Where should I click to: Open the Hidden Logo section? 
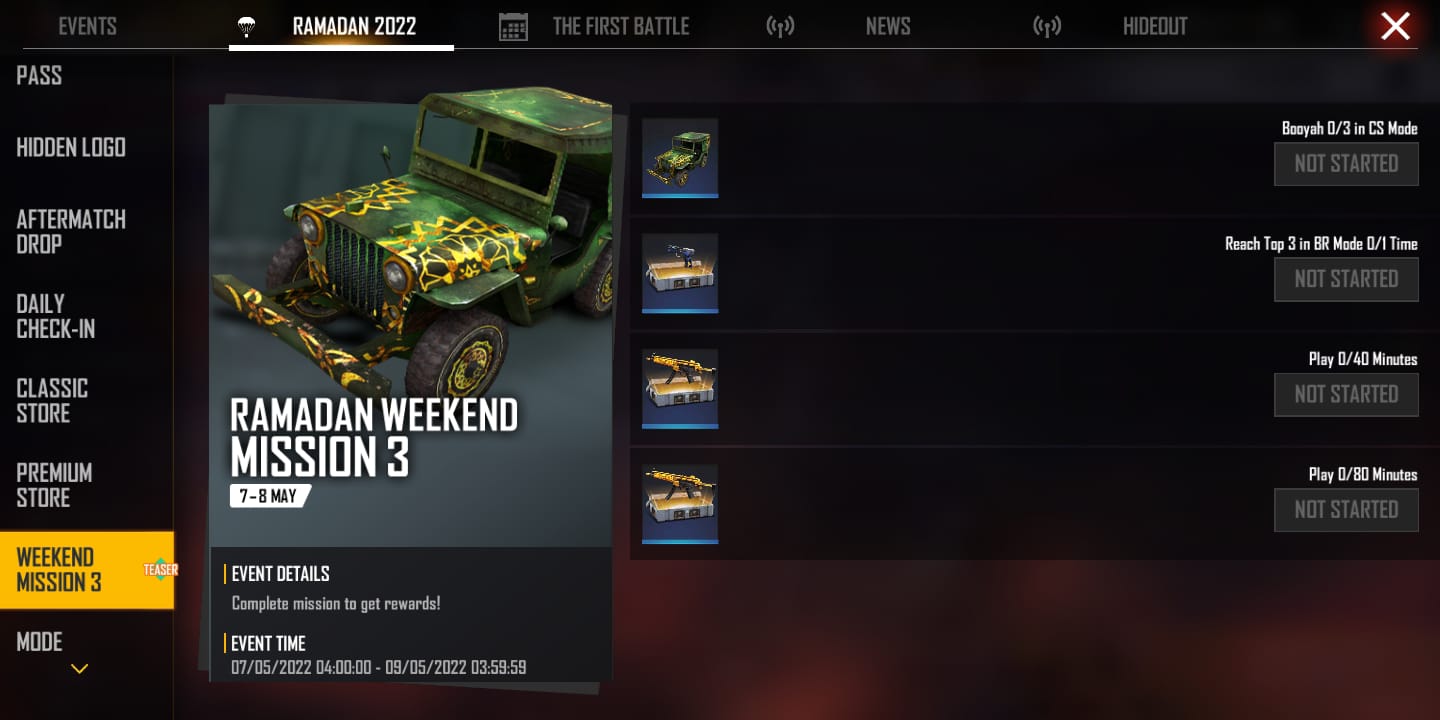coord(71,148)
